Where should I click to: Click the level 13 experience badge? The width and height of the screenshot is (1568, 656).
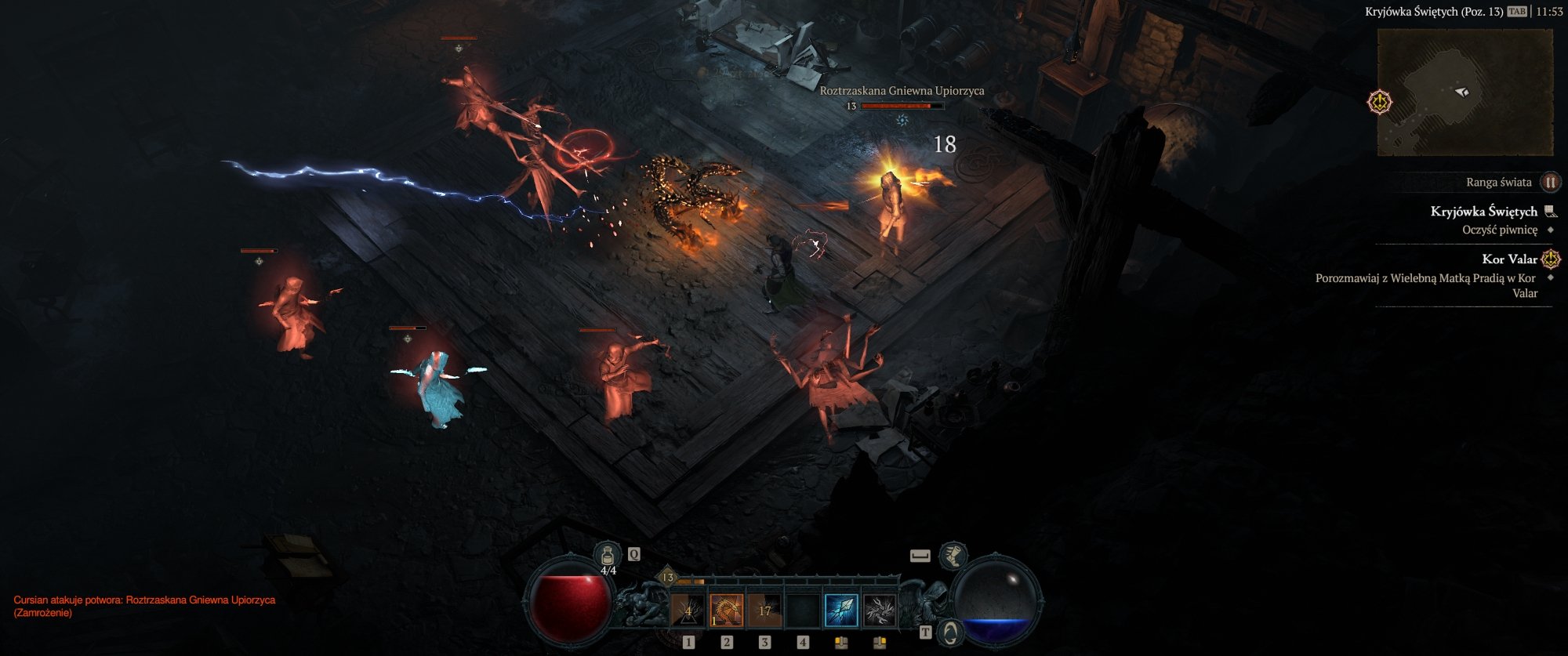tap(668, 578)
